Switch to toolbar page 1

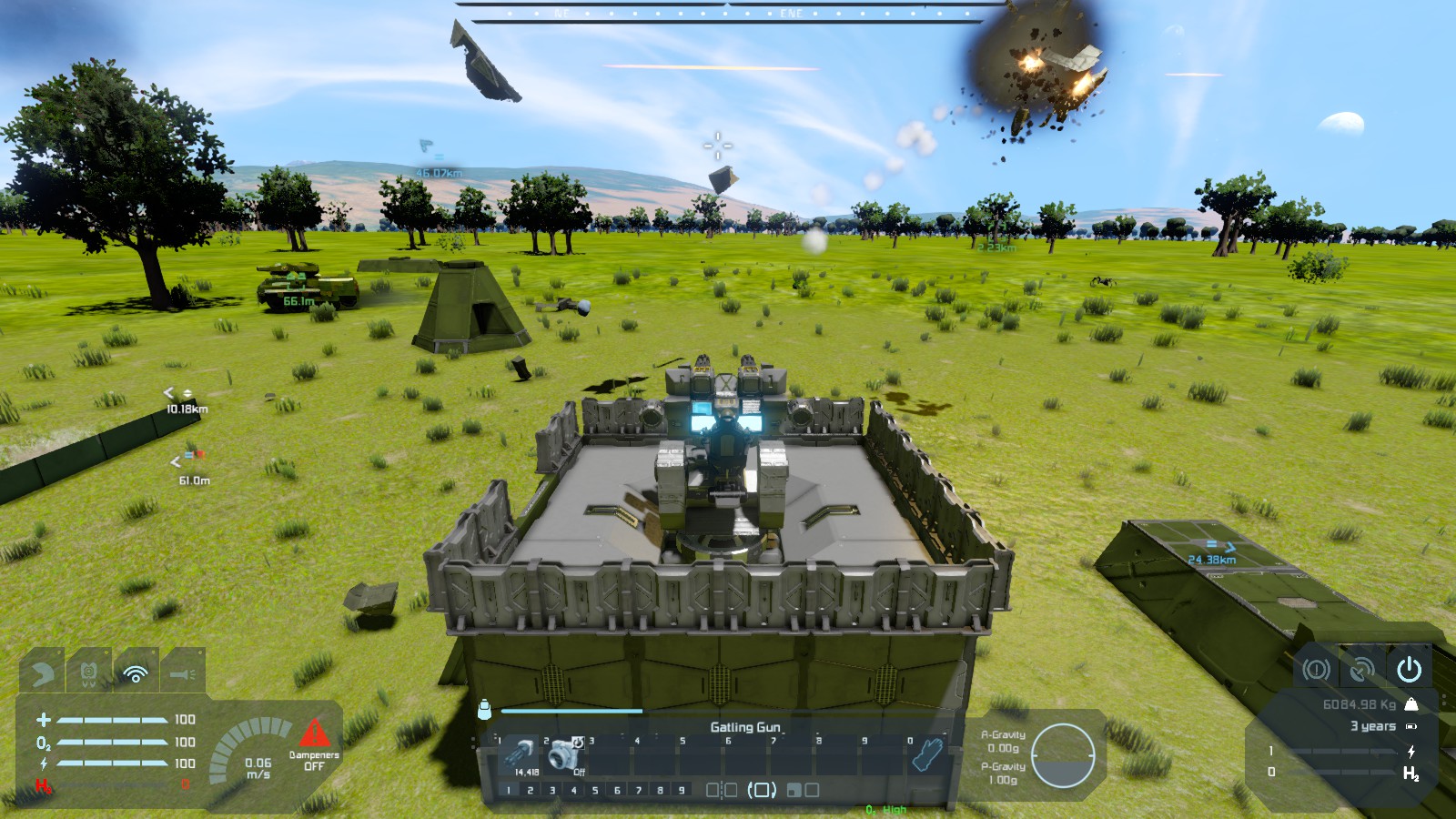tap(509, 790)
